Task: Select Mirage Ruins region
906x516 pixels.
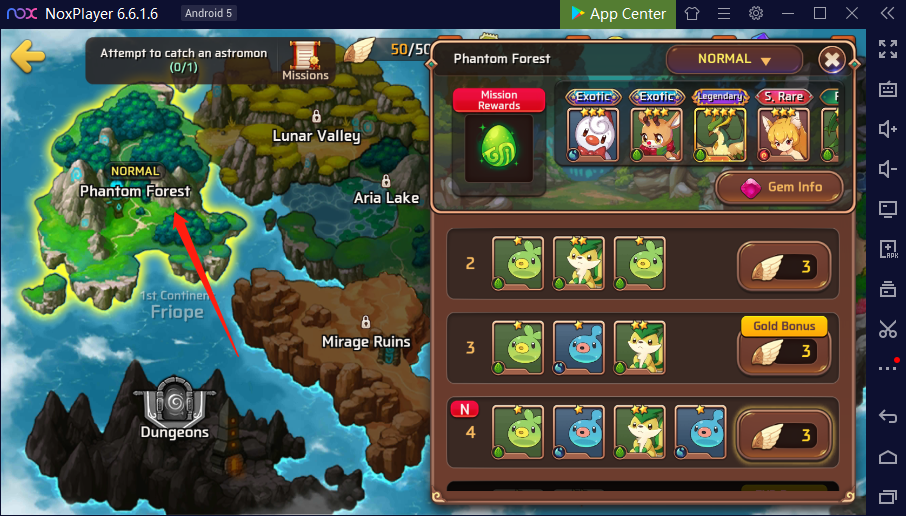Action: (x=366, y=341)
